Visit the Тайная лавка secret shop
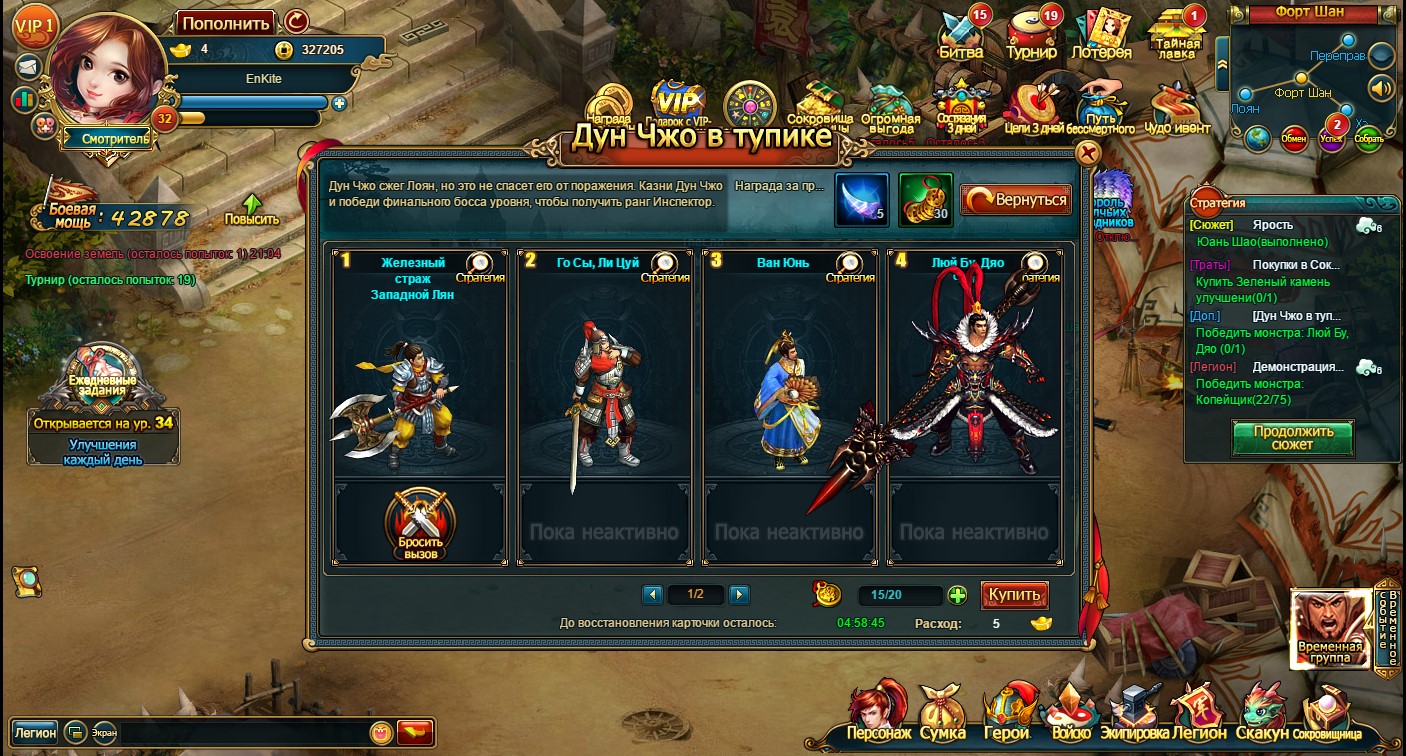This screenshot has width=1406, height=756. (1177, 34)
